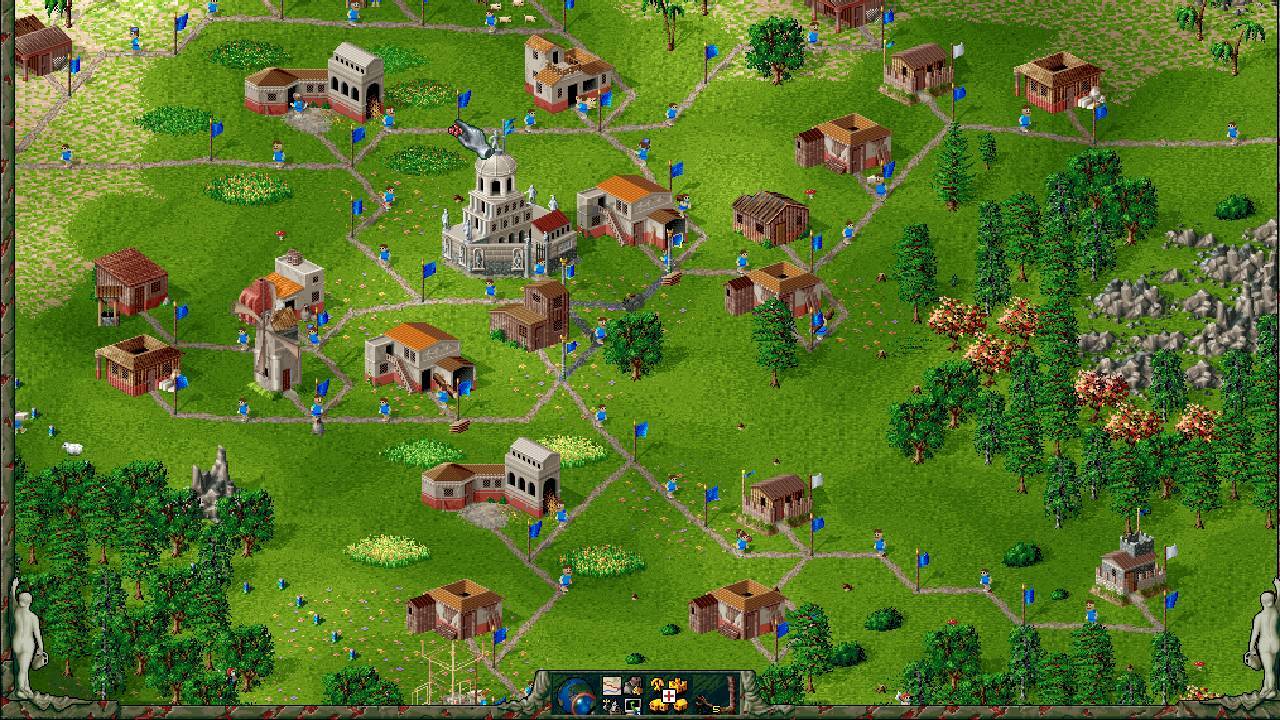Select the upper-right gold treasure icon

(x=677, y=684)
